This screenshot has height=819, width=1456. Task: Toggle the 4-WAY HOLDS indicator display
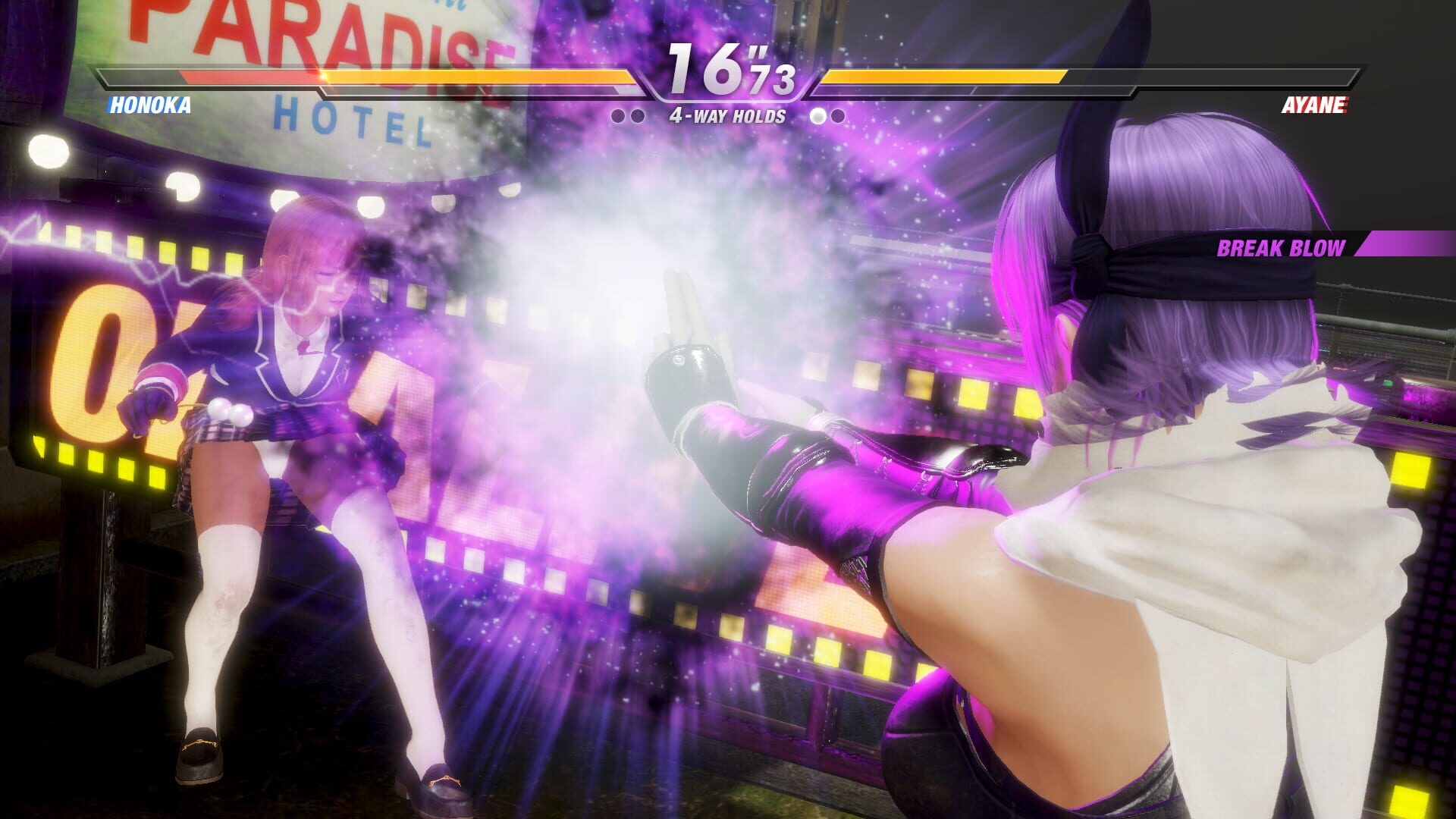[728, 115]
